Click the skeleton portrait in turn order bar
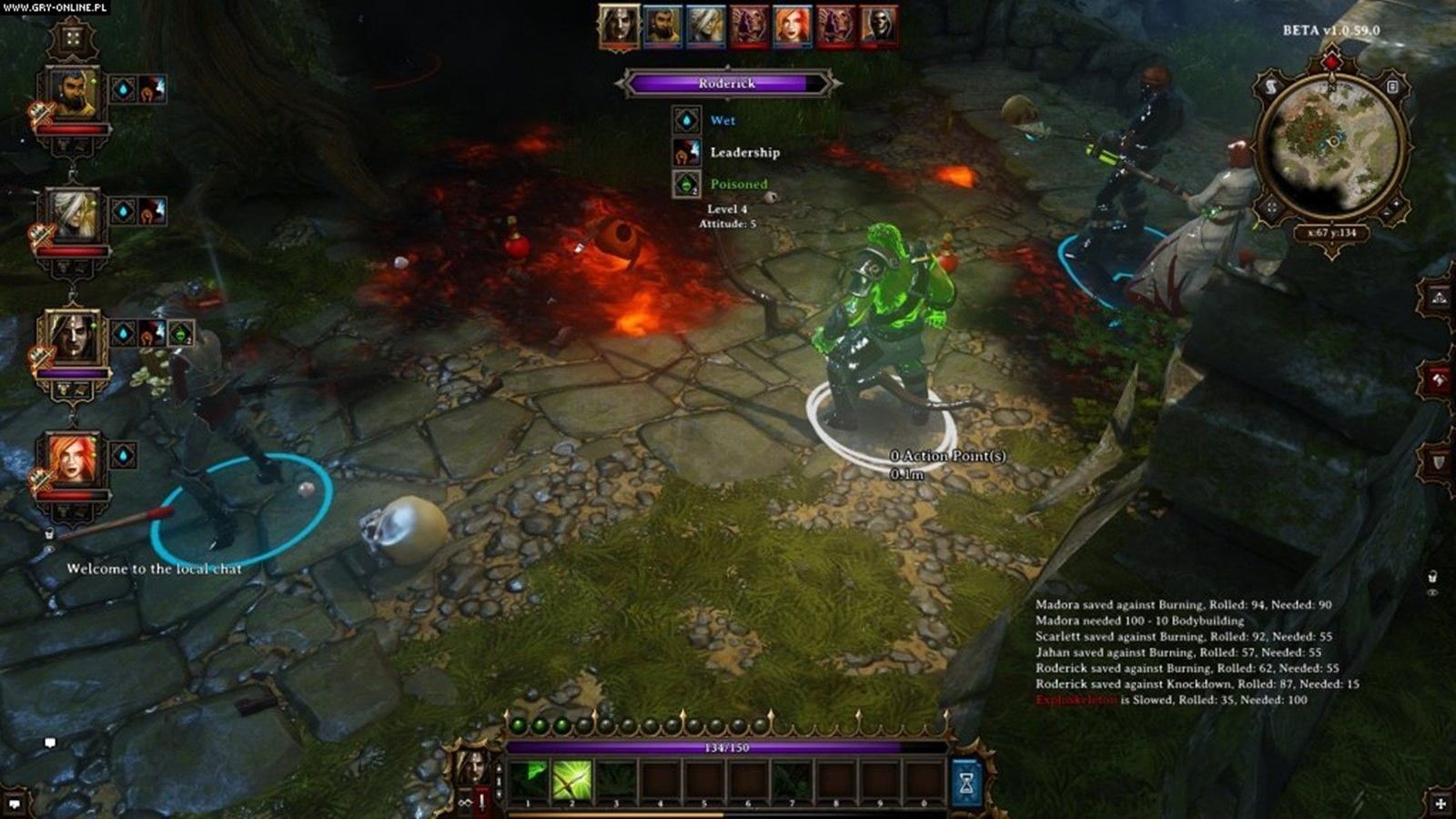The height and width of the screenshot is (819, 1456). point(880,25)
